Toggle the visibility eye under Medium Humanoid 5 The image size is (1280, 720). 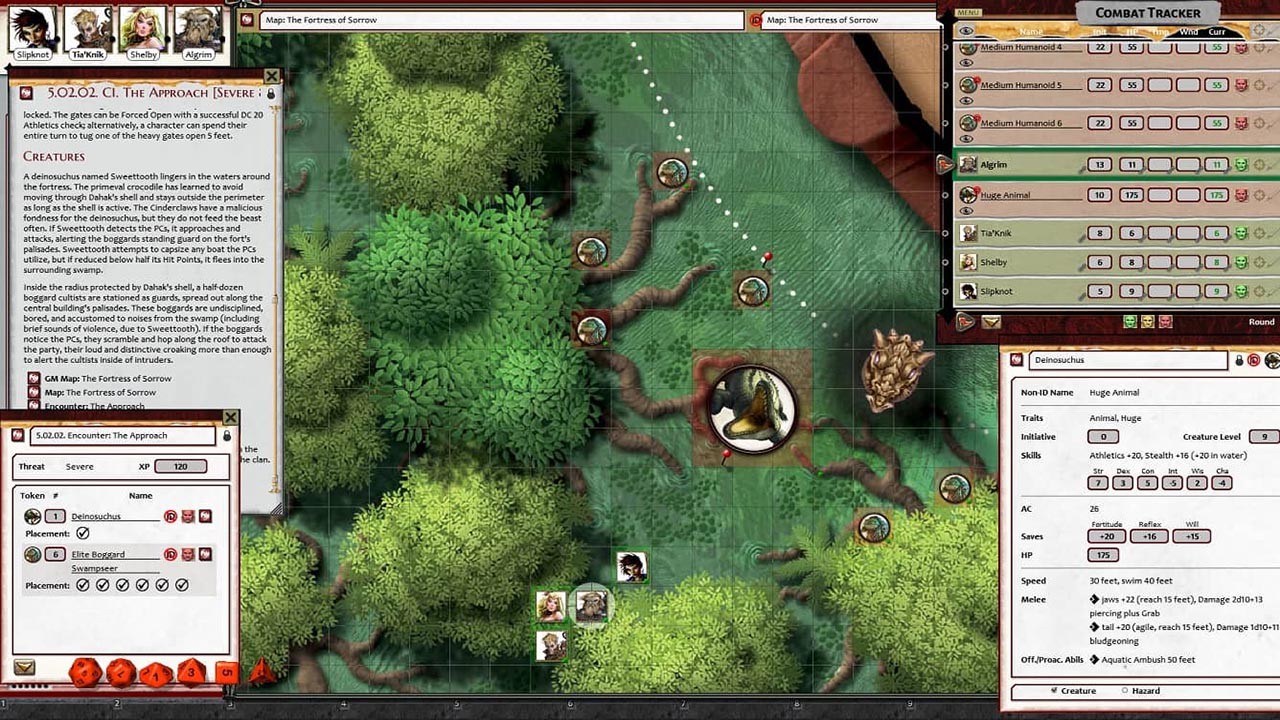pyautogui.click(x=966, y=100)
